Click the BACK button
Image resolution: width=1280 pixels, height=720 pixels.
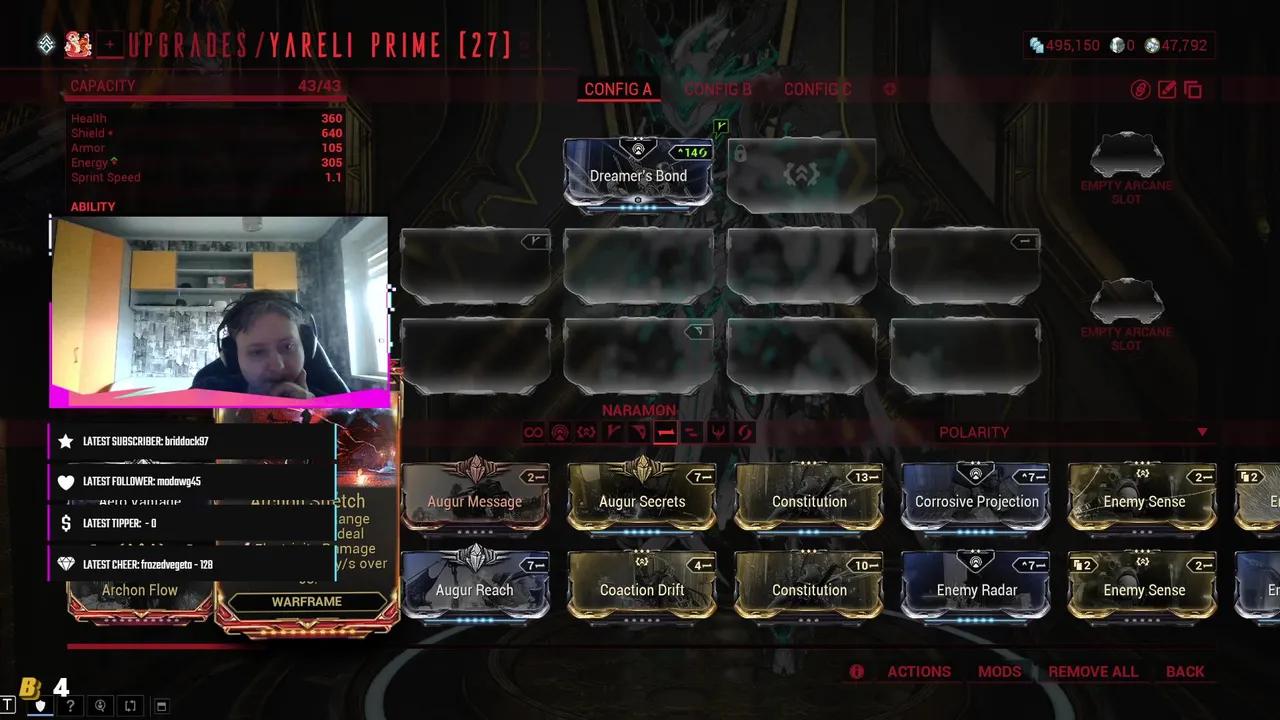click(1185, 671)
